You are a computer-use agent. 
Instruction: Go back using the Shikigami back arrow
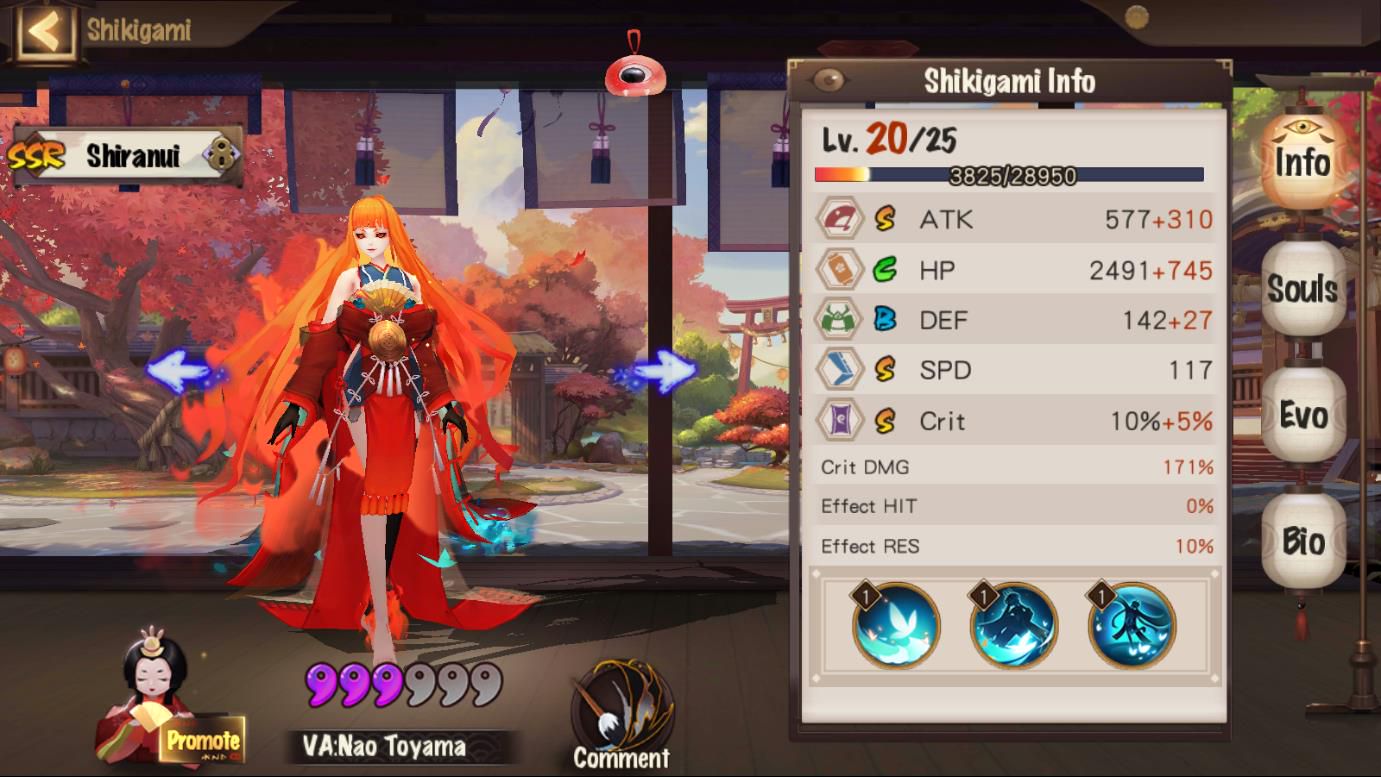(43, 31)
